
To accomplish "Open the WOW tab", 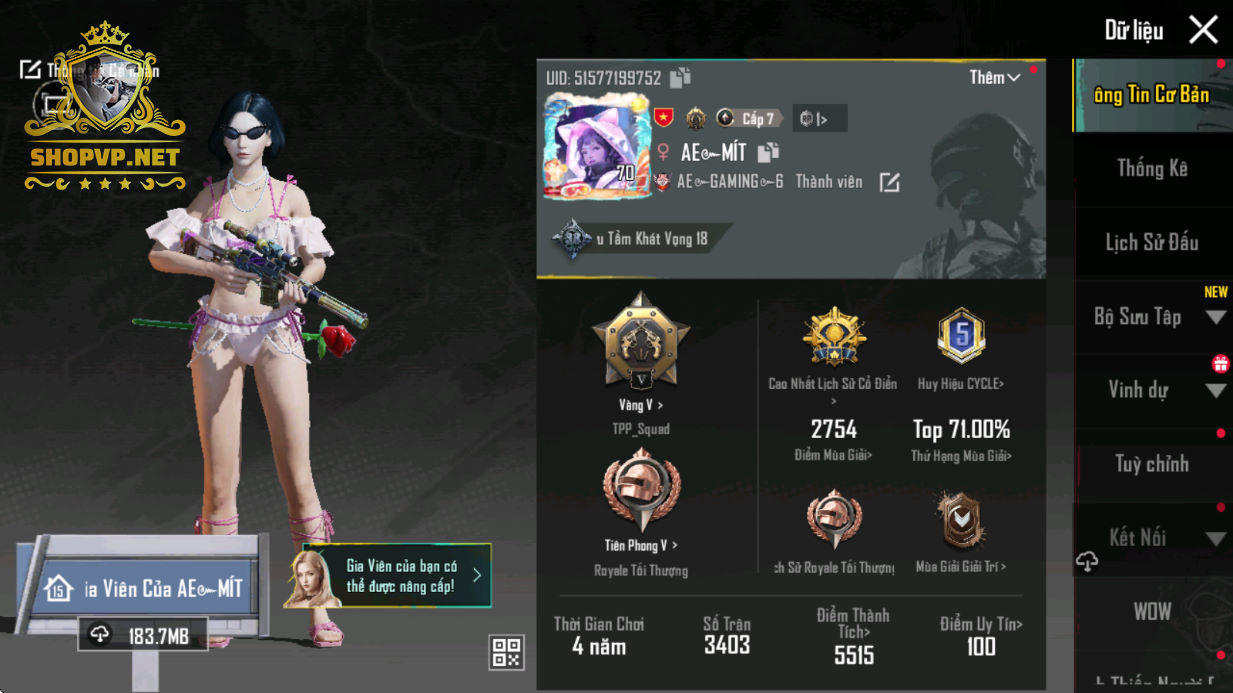I will point(1152,611).
